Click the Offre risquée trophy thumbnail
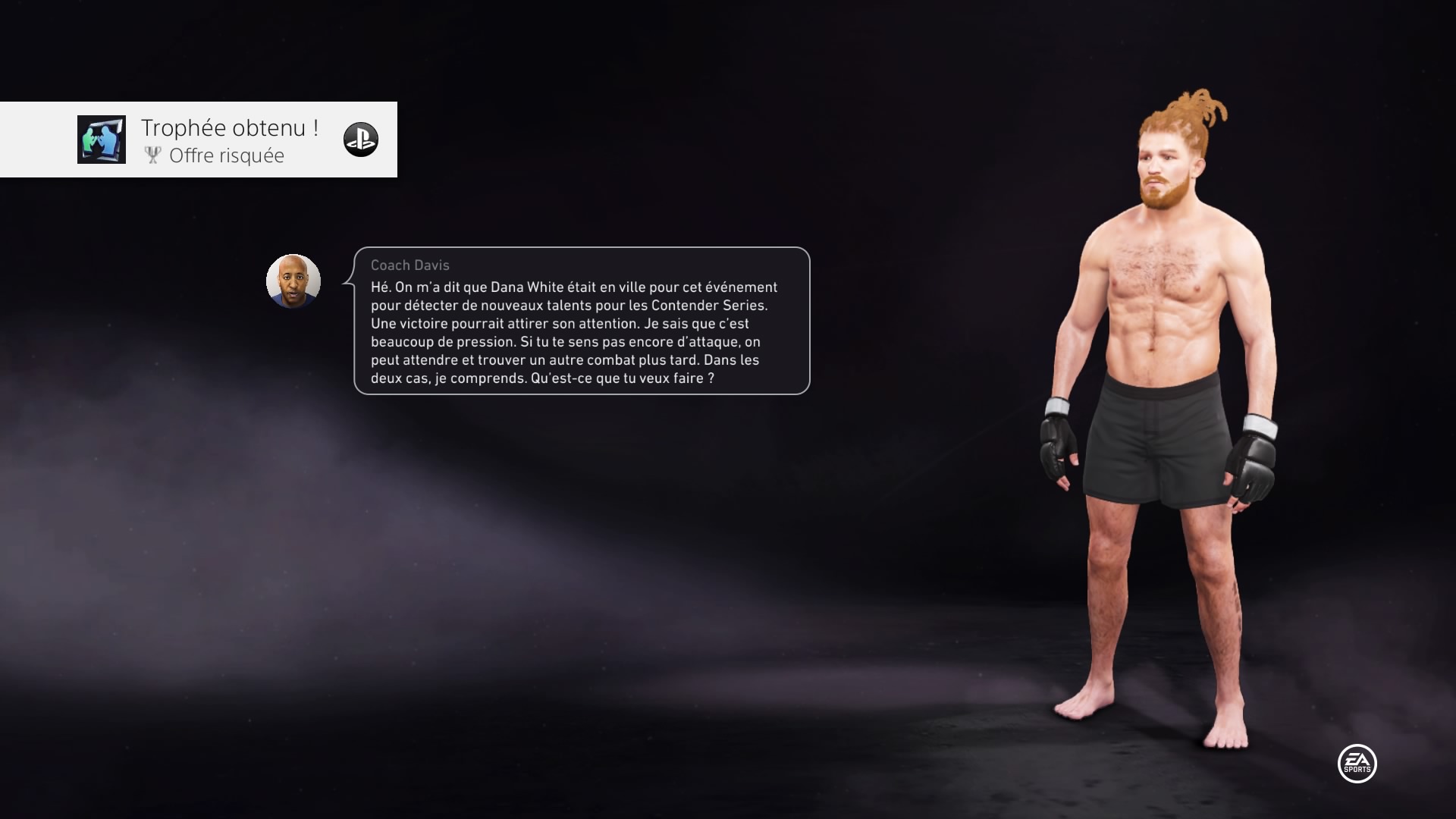1456x819 pixels. (102, 140)
